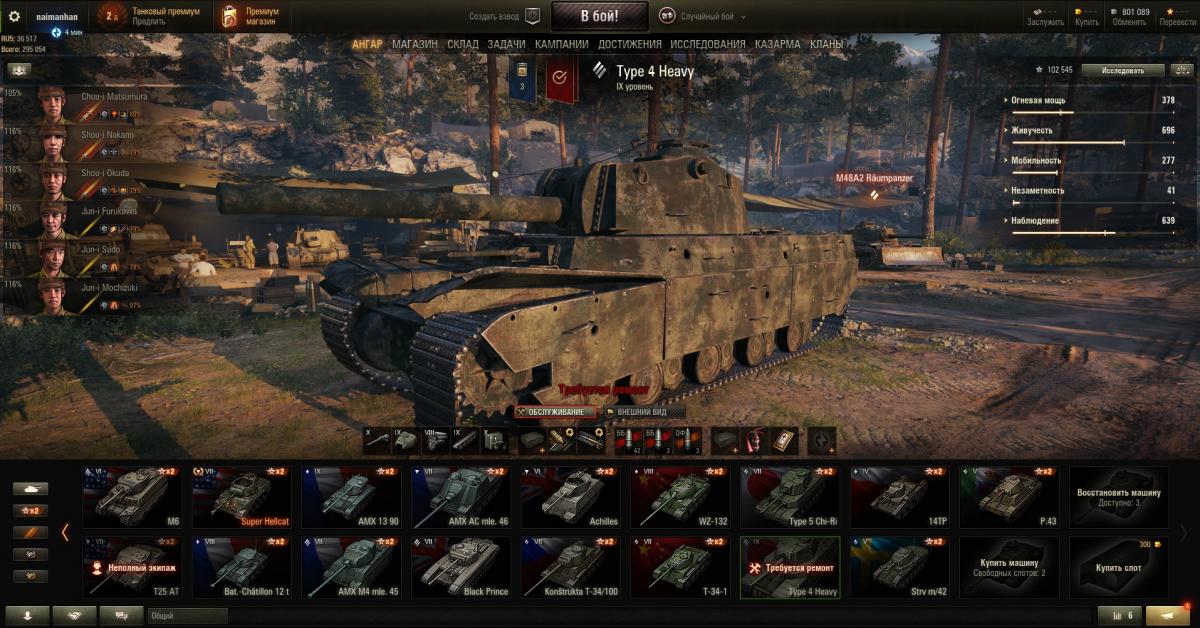1200x628 pixels.
Task: Switch to the Магазин tab
Action: point(414,44)
